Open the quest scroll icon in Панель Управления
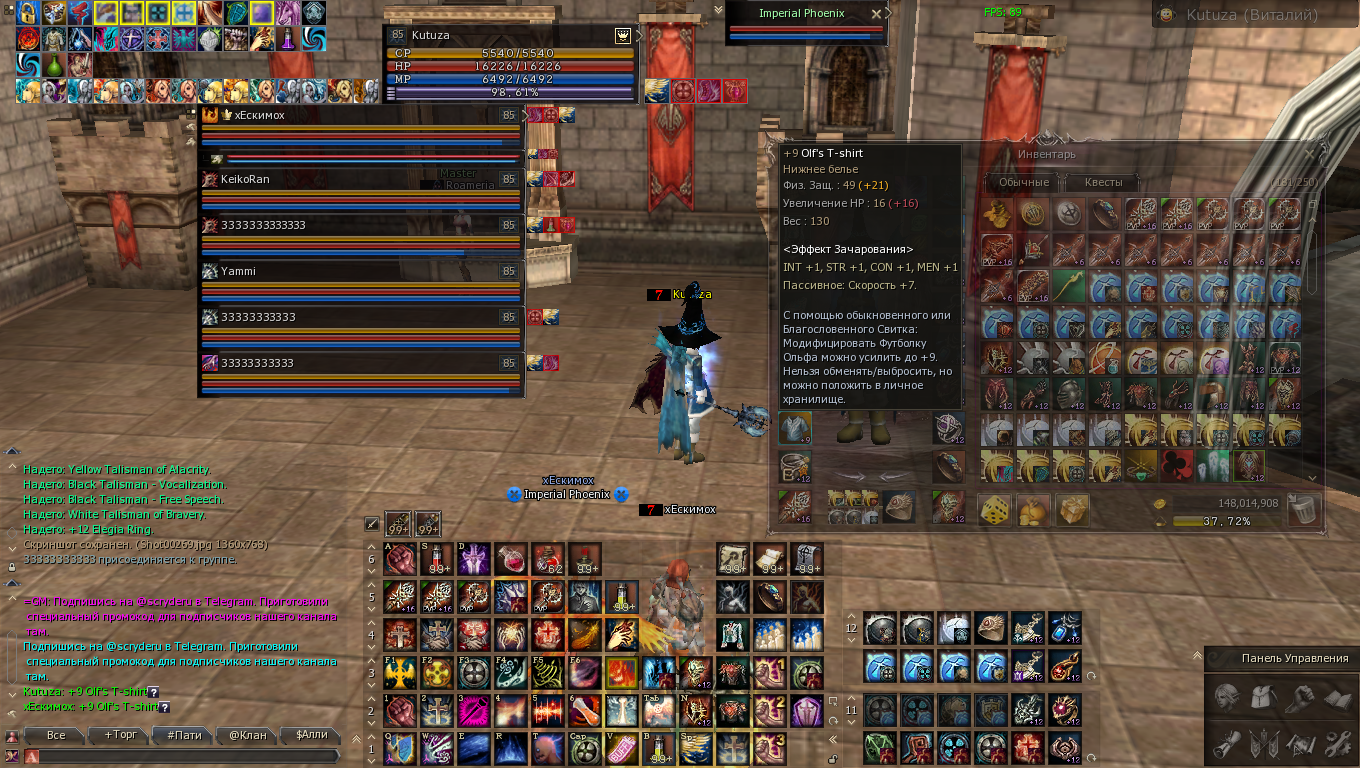Image resolution: width=1360 pixels, height=768 pixels. click(x=1227, y=742)
